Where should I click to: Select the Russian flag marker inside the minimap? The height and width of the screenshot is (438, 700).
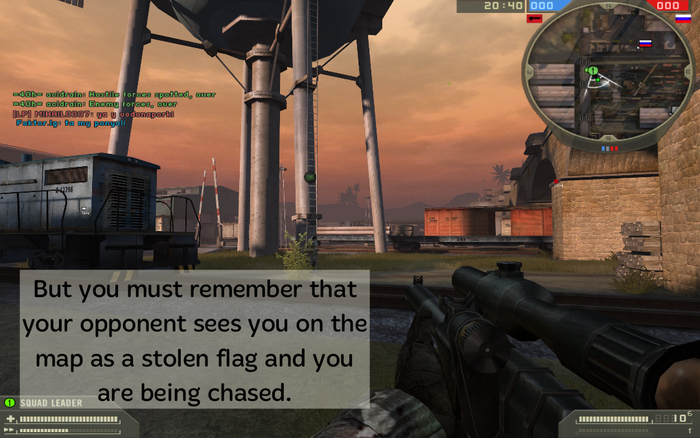pyautogui.click(x=645, y=44)
